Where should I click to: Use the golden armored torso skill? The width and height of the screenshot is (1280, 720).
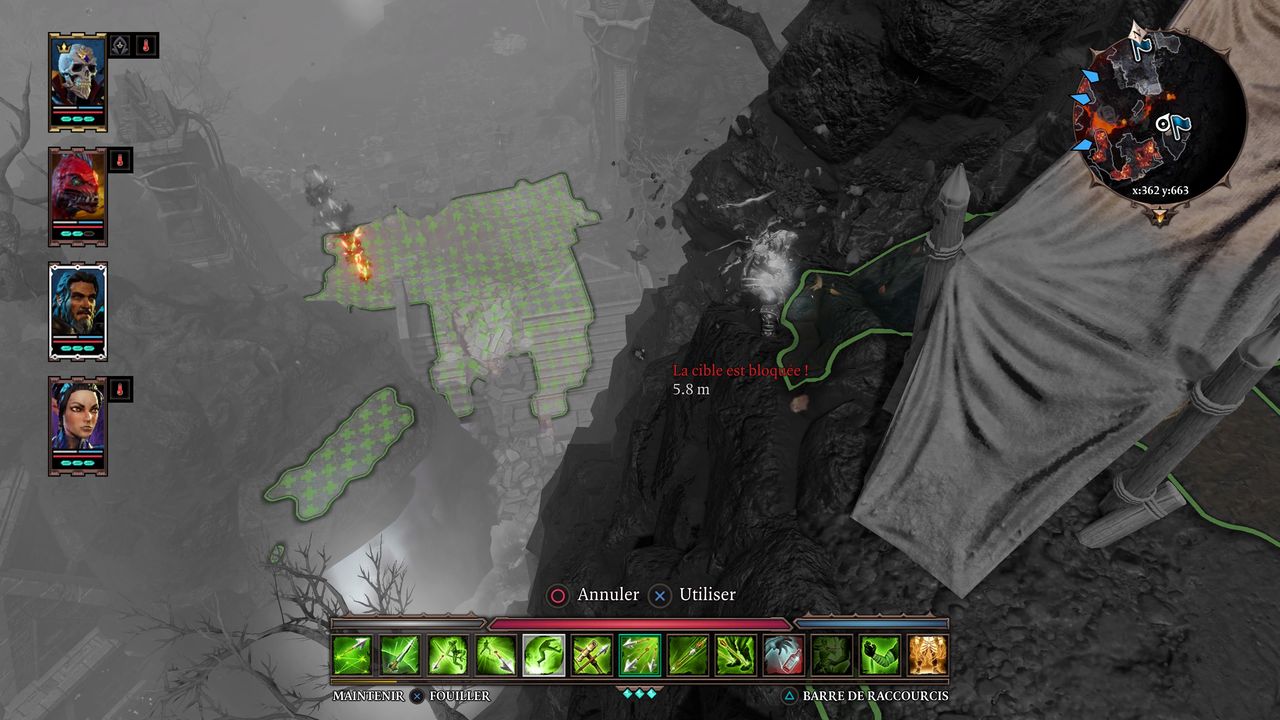[928, 655]
